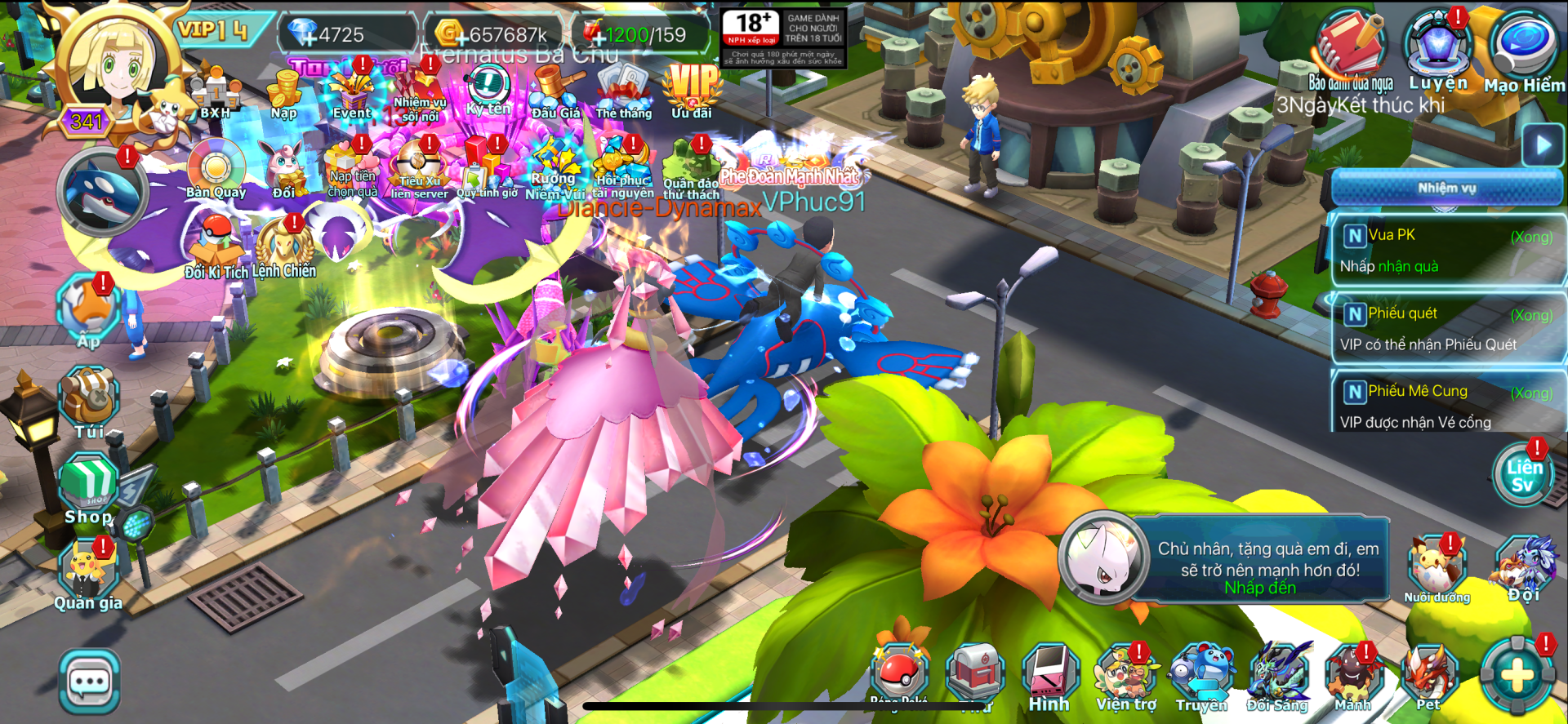Open the Đấu Giá auction hammer
This screenshot has width=1568, height=724.
(556, 91)
